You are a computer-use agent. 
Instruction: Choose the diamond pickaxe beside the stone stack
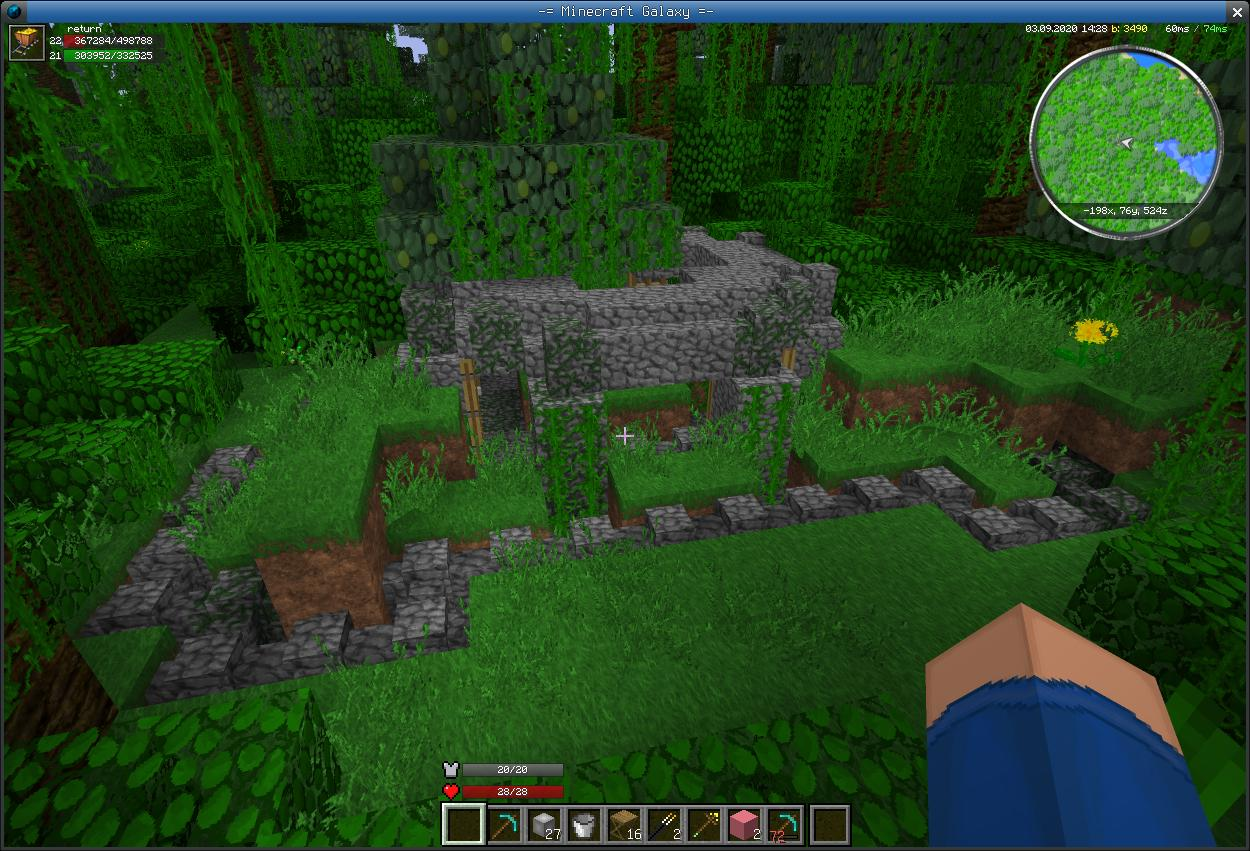pyautogui.click(x=503, y=825)
